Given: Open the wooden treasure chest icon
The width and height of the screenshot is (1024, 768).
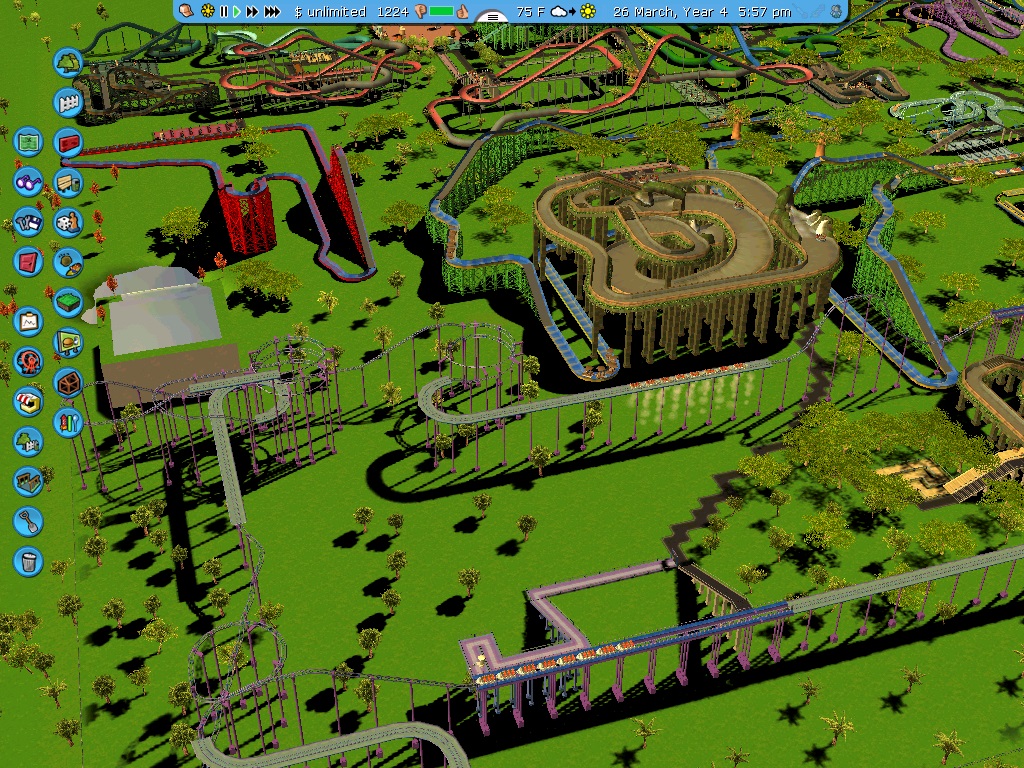Looking at the screenshot, I should pos(68,381).
